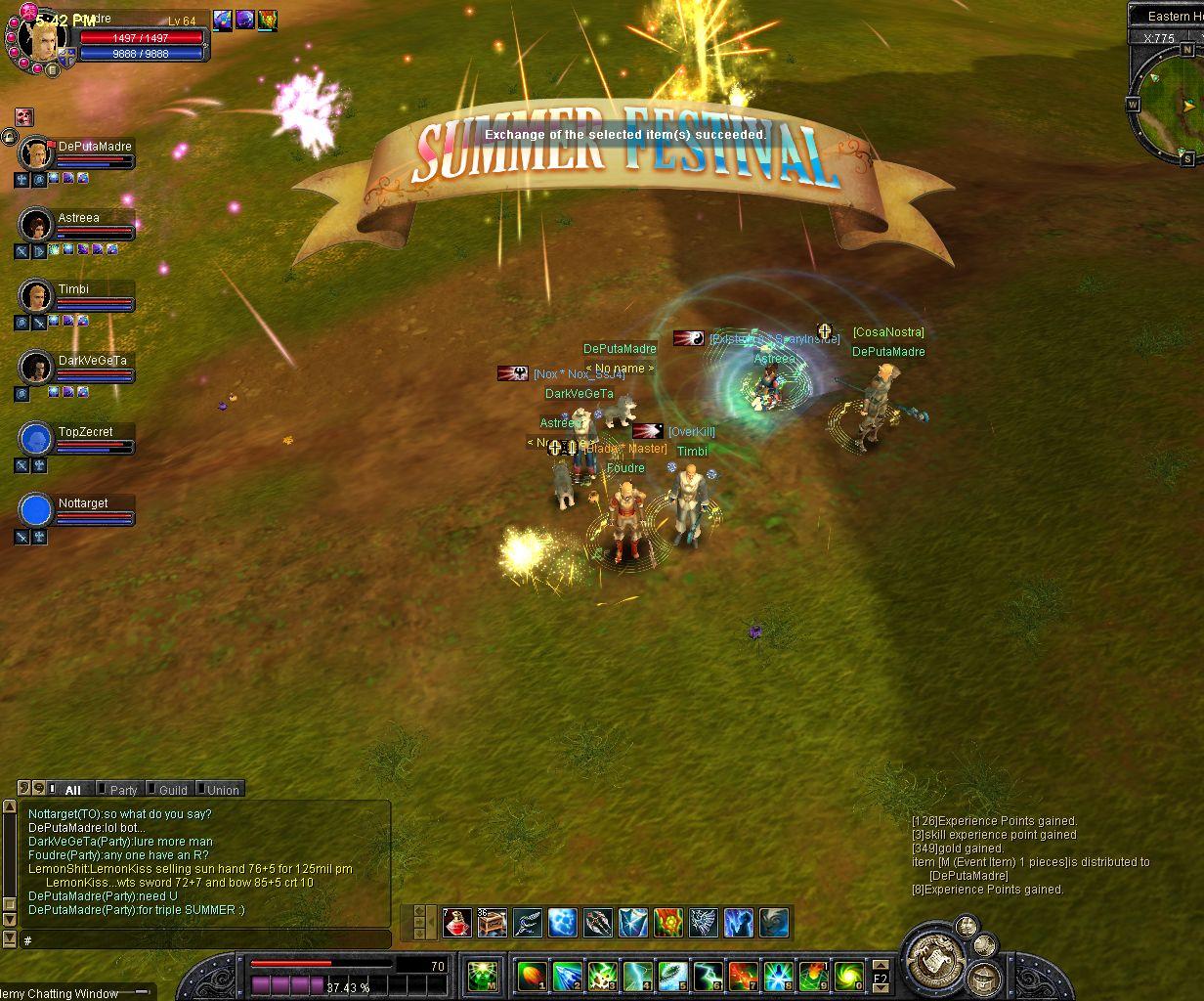This screenshot has width=1204, height=1001.
Task: Cast the lightning bolt skill in slot 6
Action: click(x=708, y=976)
